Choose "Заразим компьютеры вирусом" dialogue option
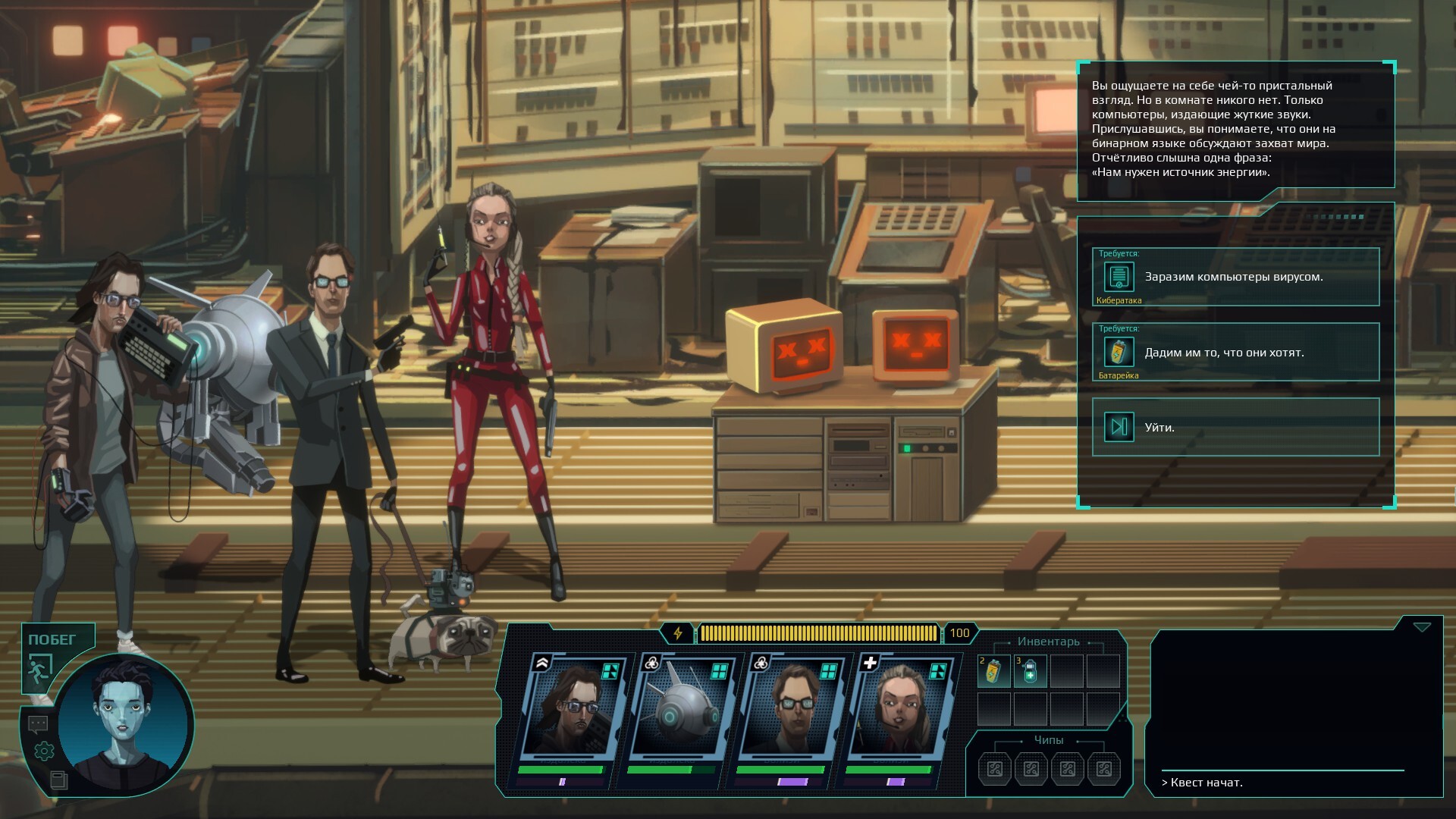 tap(1235, 277)
